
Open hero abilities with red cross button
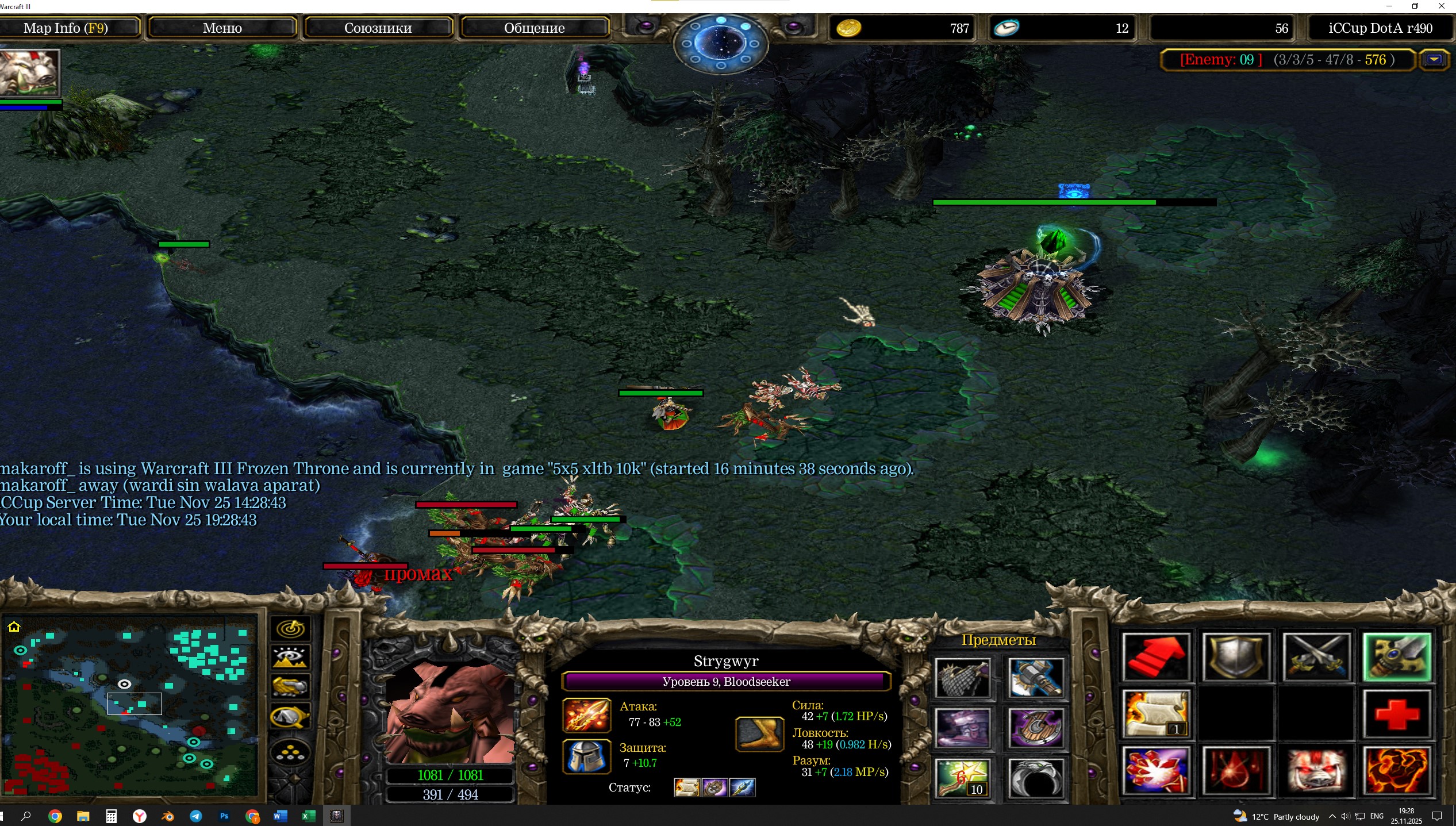coord(1397,714)
